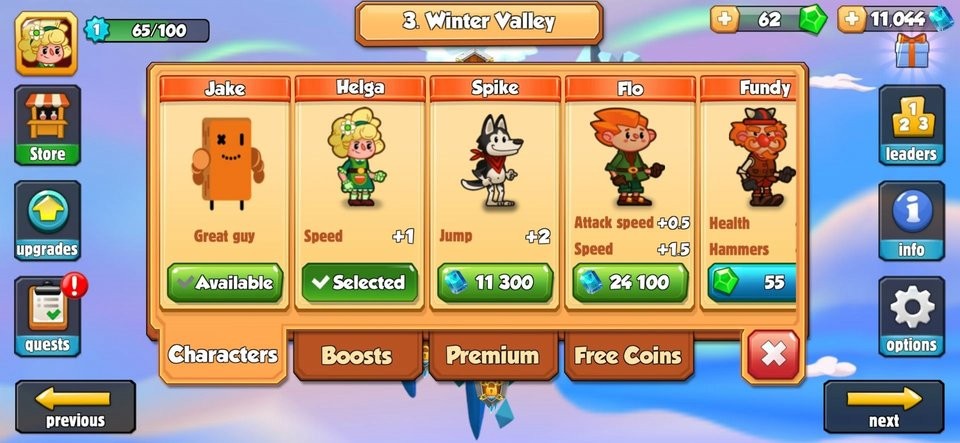The image size is (960, 443).
Task: Open the Free Coins tab
Action: point(628,355)
